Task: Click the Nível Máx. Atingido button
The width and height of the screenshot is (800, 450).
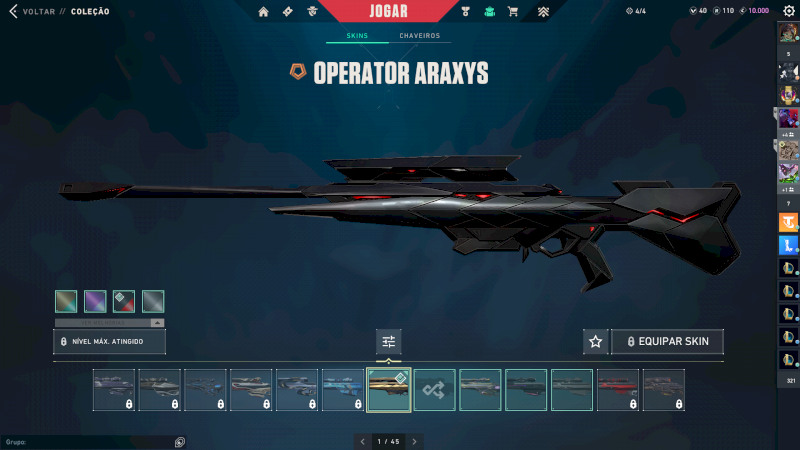Action: coord(109,341)
